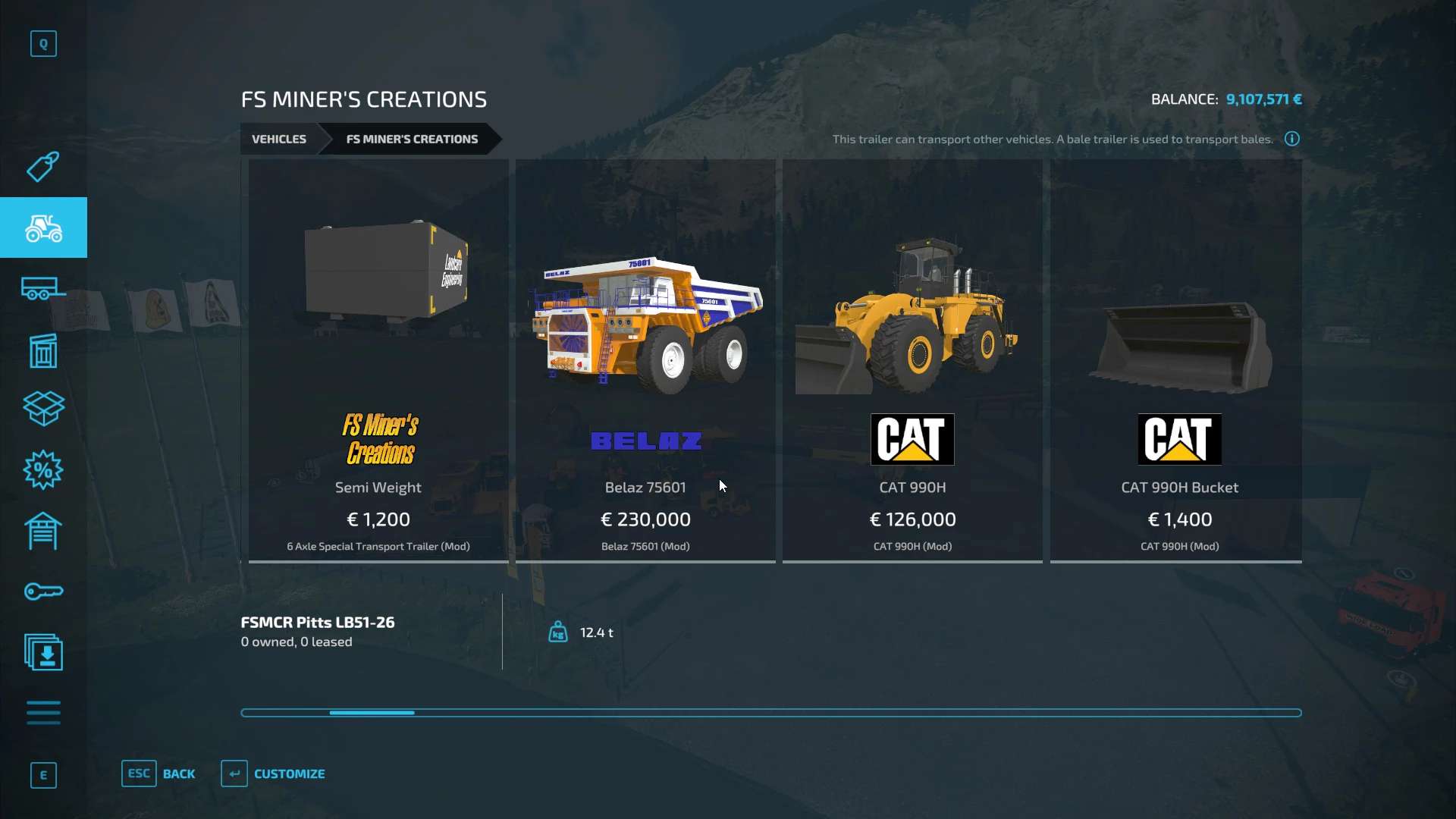Click the FS Miner's Creations breadcrumb
Image resolution: width=1456 pixels, height=819 pixels.
[x=412, y=139]
